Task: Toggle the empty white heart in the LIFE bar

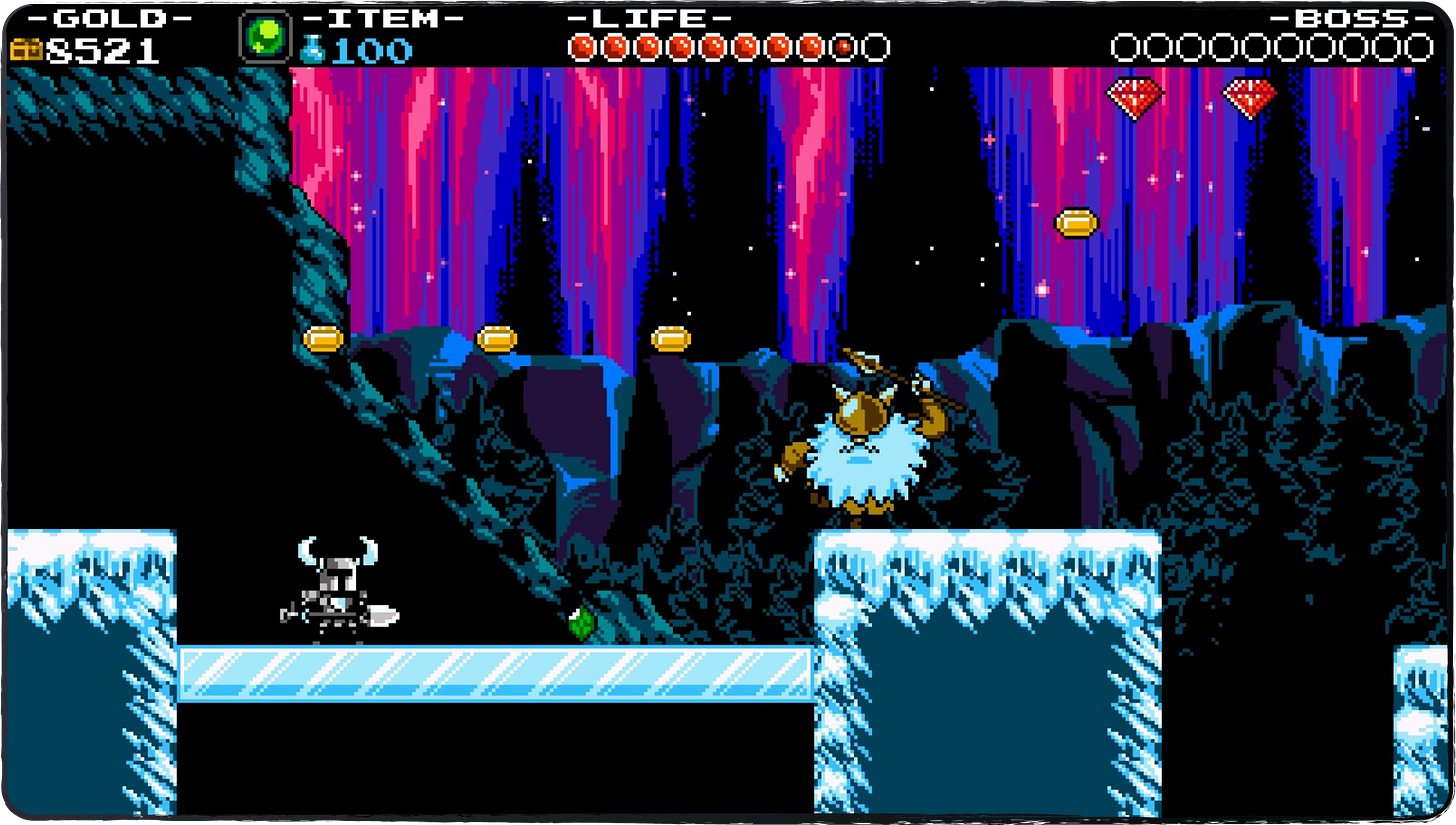Action: pos(876,45)
